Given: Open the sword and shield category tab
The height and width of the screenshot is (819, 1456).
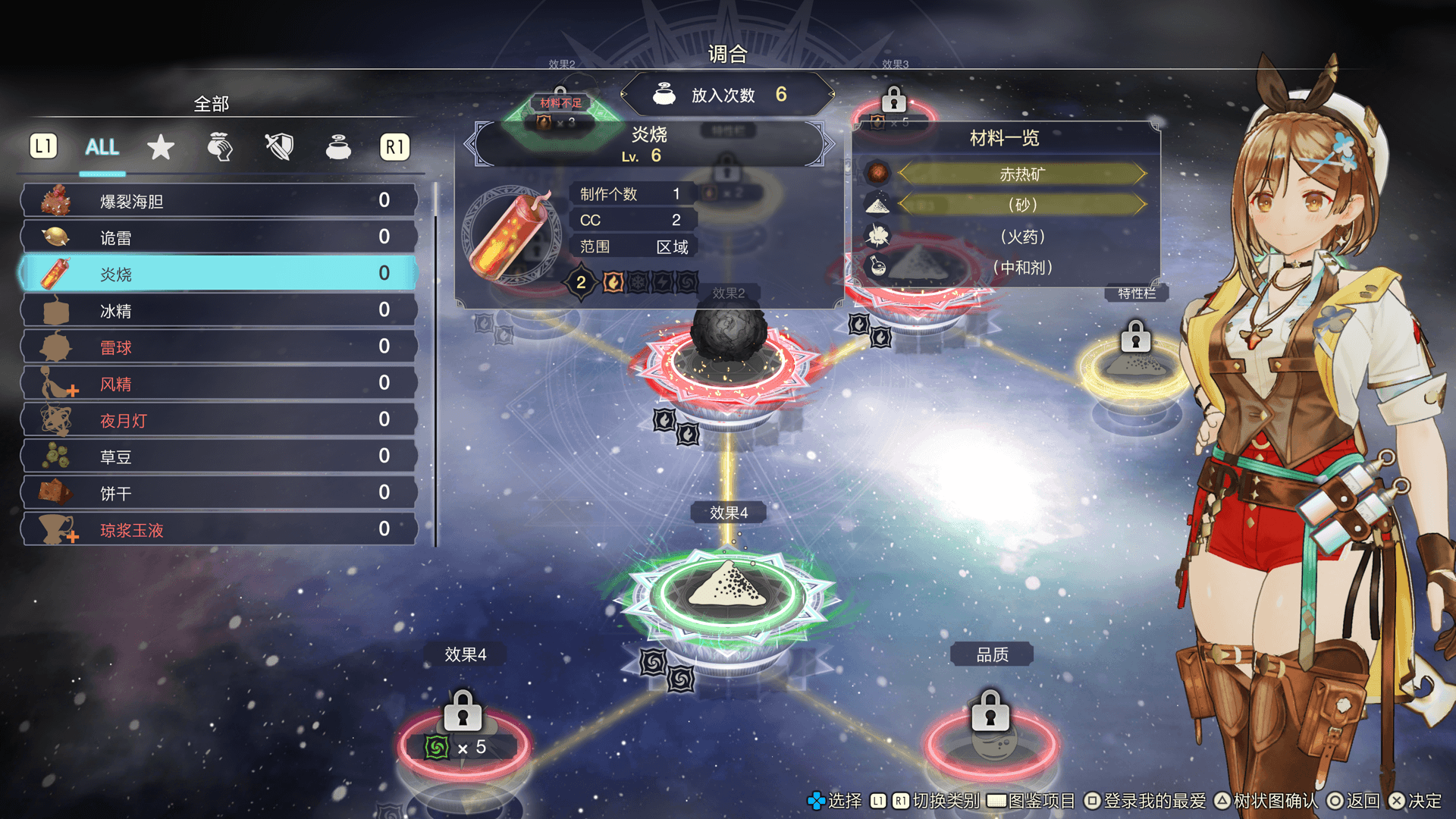Looking at the screenshot, I should pyautogui.click(x=279, y=147).
